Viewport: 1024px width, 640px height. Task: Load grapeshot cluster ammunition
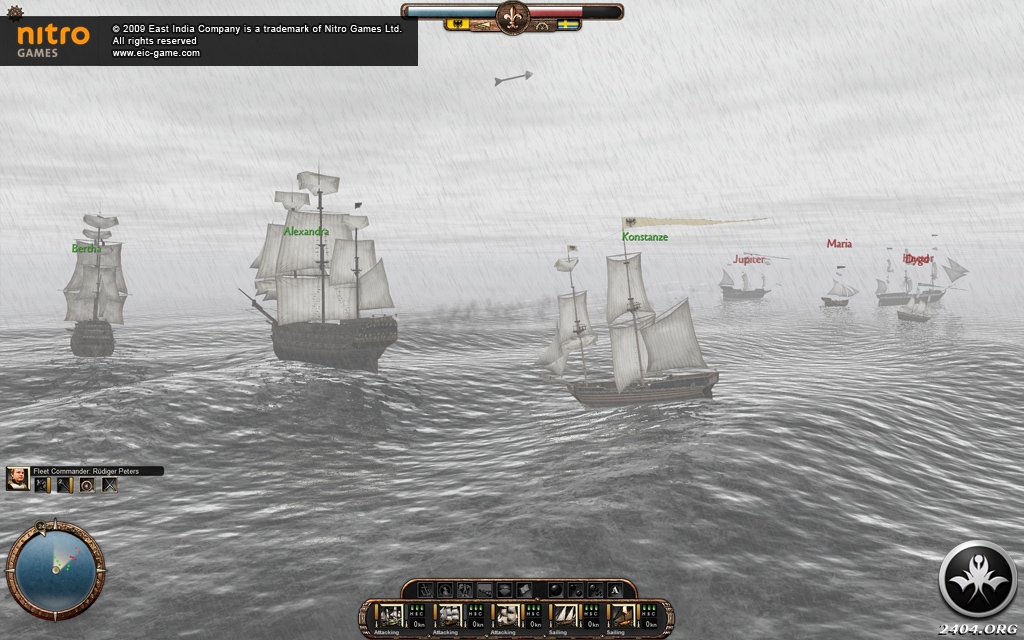[x=595, y=590]
